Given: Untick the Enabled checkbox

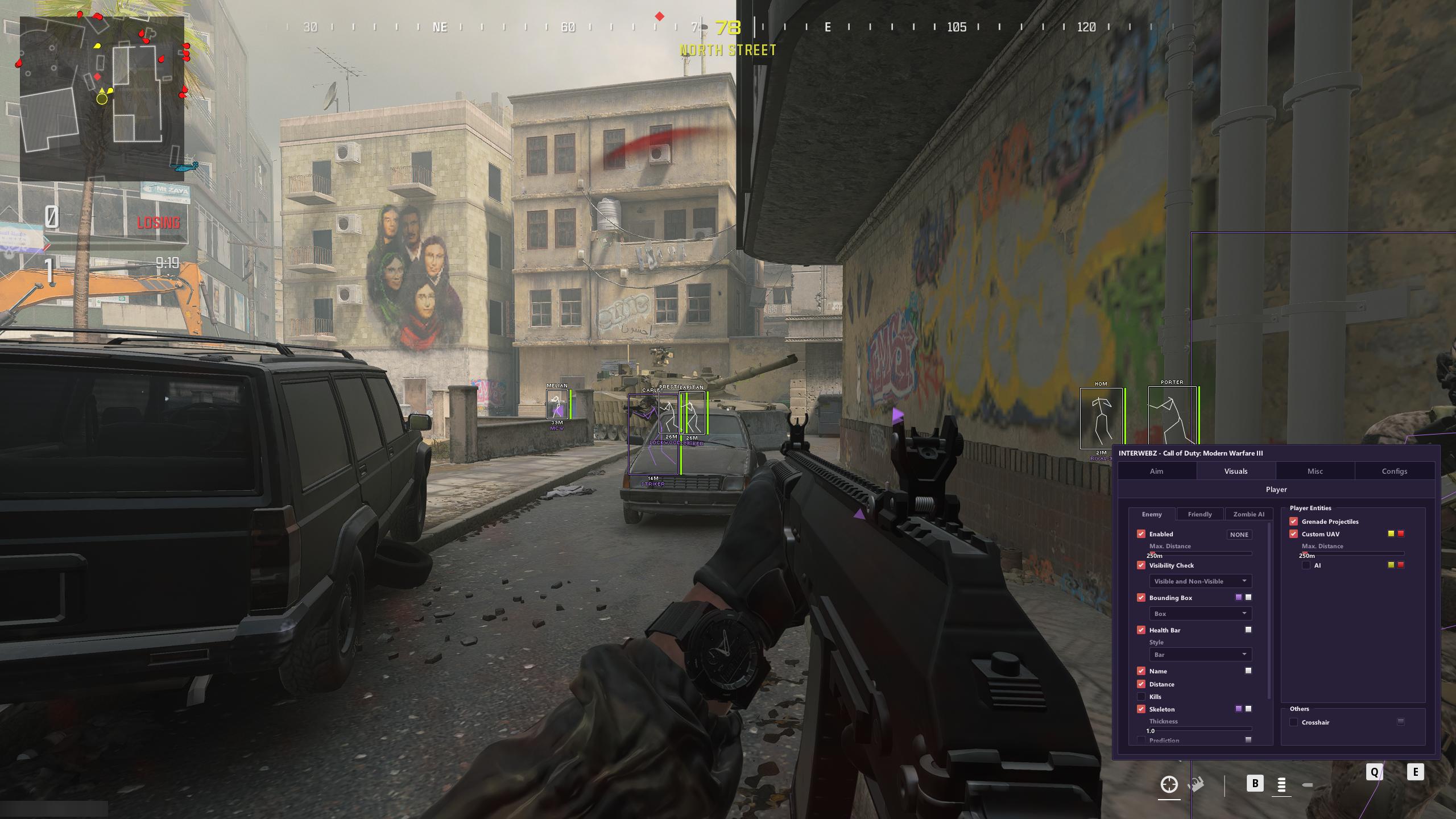Looking at the screenshot, I should tap(1141, 534).
